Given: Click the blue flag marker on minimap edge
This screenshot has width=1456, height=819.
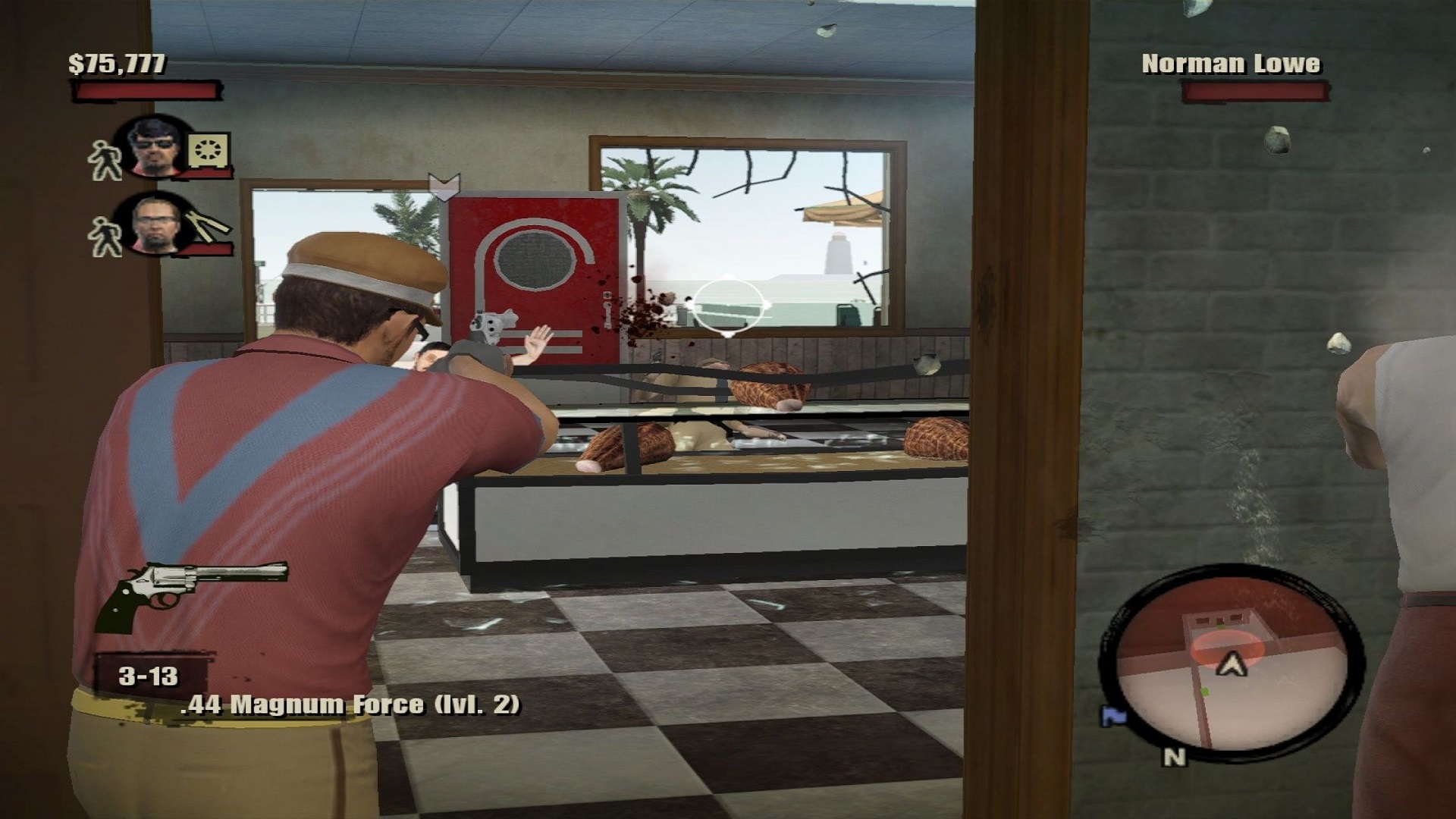Looking at the screenshot, I should click(x=1112, y=715).
